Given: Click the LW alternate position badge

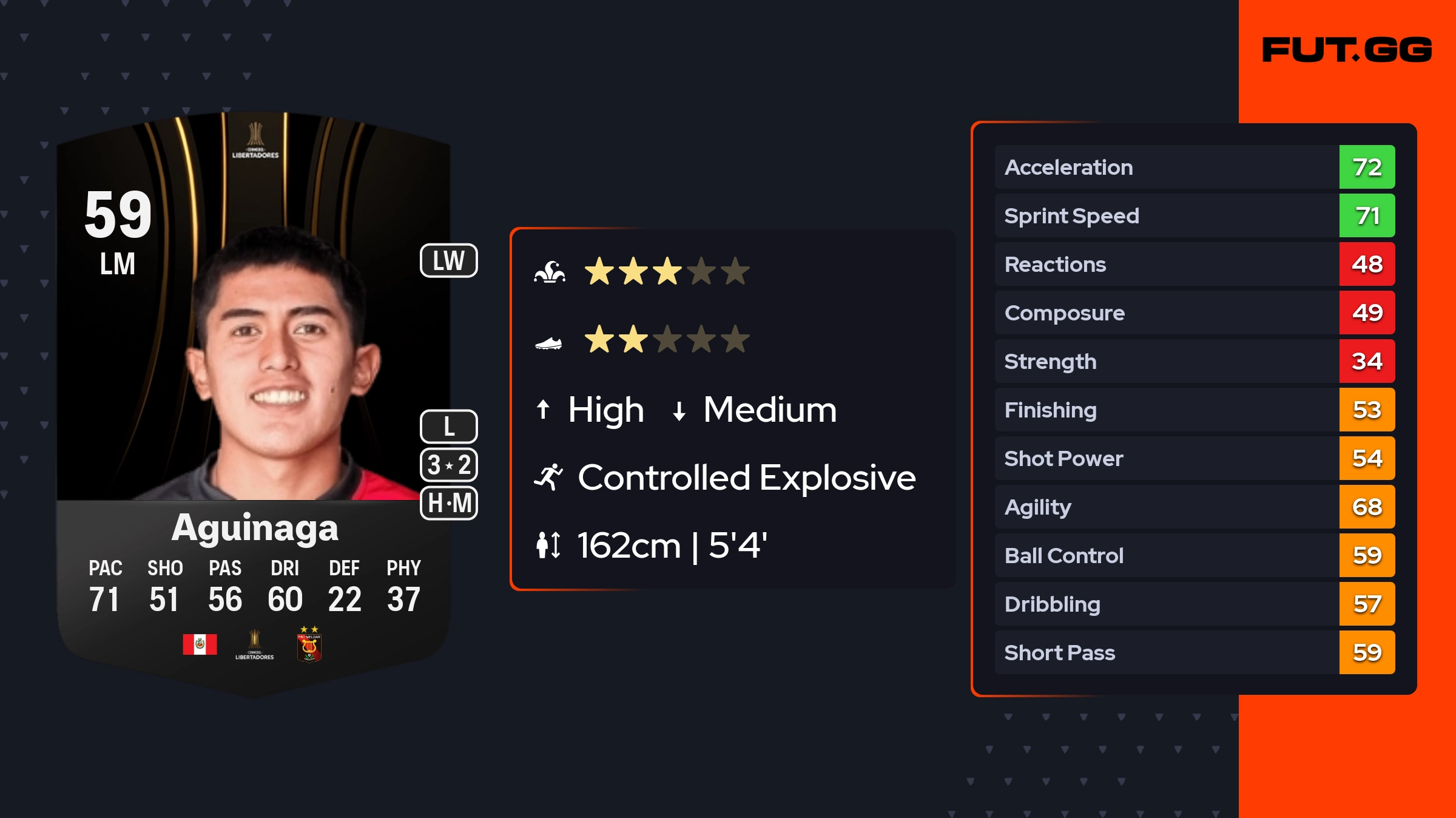Looking at the screenshot, I should (x=448, y=261).
